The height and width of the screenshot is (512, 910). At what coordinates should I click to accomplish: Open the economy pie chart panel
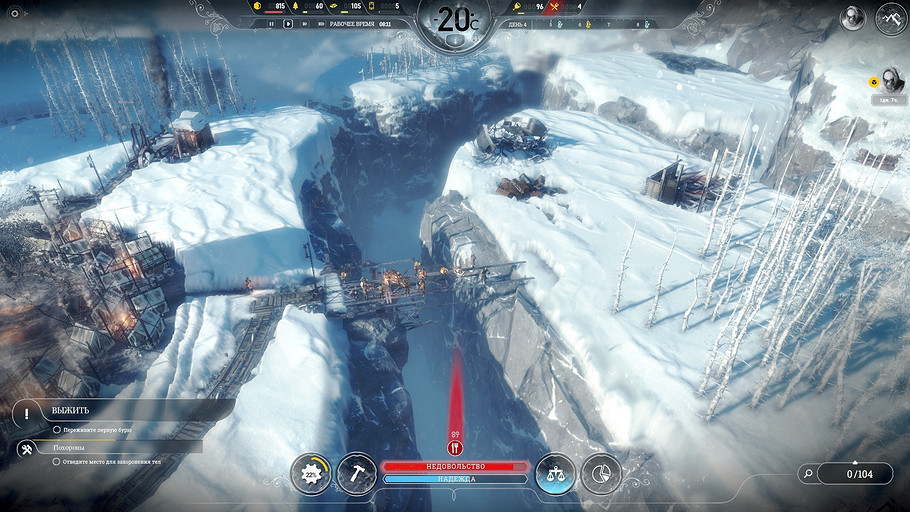(x=601, y=473)
